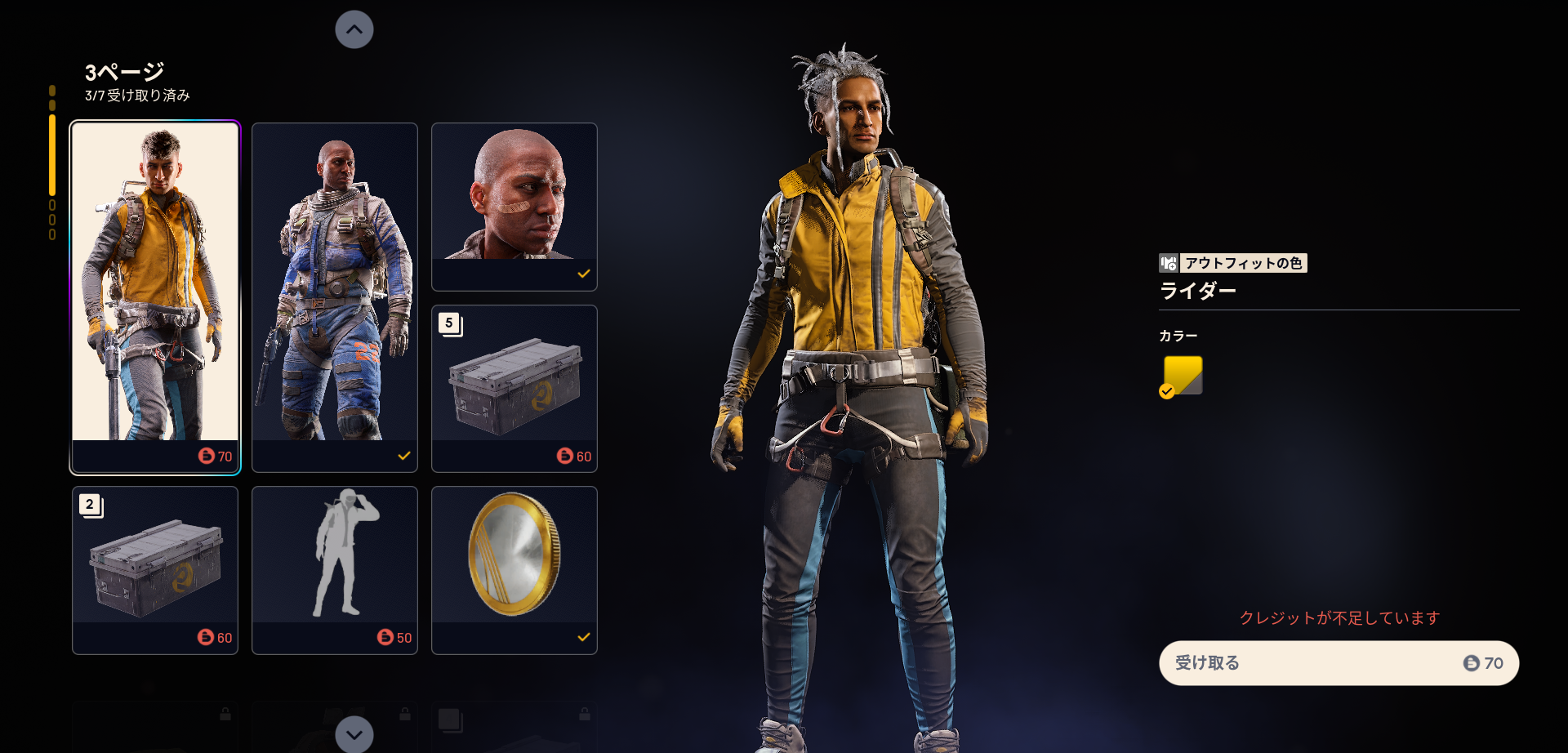Select the yellow Rider outfit reward card
This screenshot has height=753, width=1568.
(x=155, y=297)
